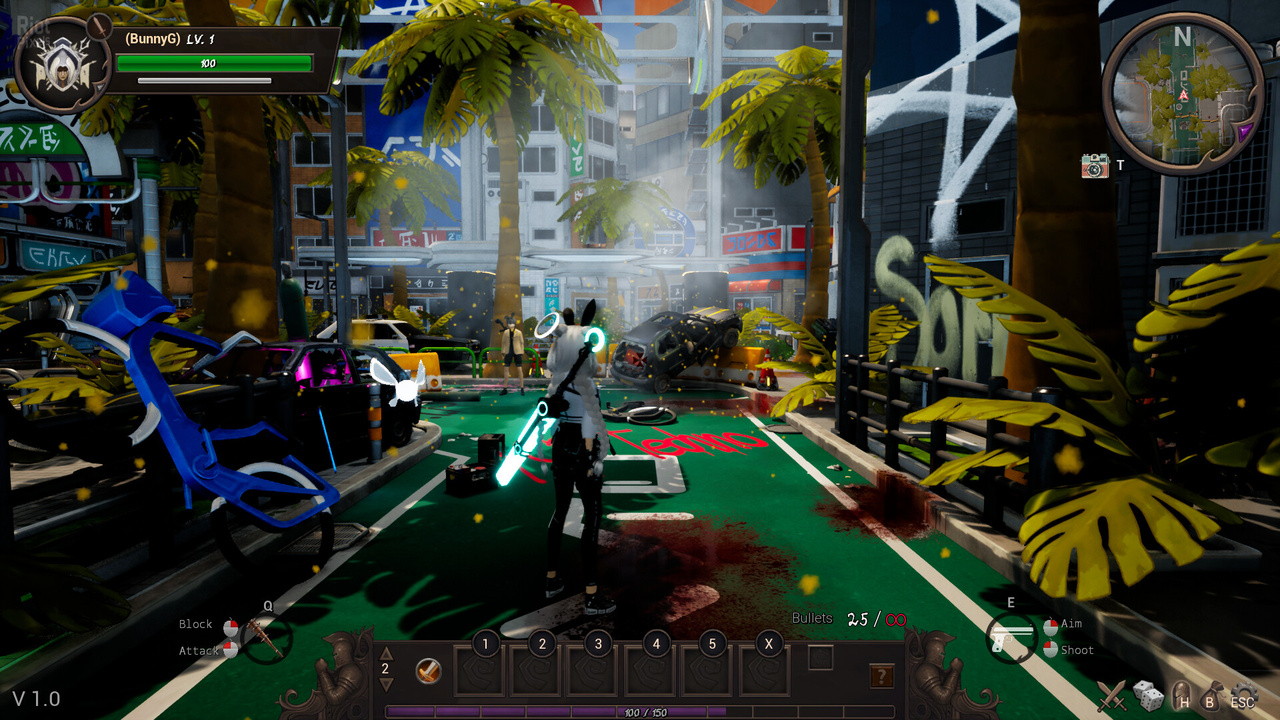Click the pistol icon beside the E prompt

point(1012,636)
